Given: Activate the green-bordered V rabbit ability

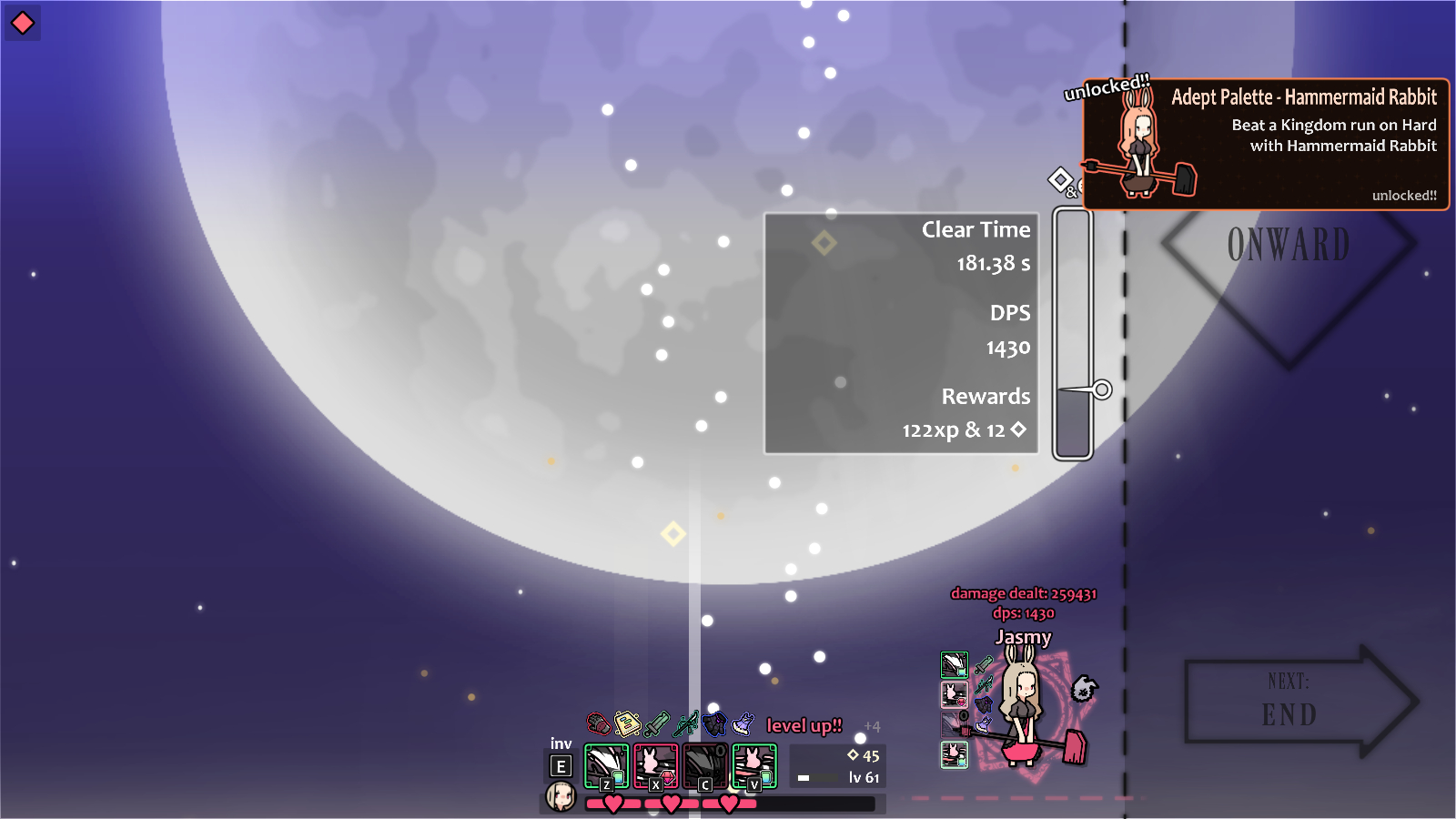Looking at the screenshot, I should 754,766.
